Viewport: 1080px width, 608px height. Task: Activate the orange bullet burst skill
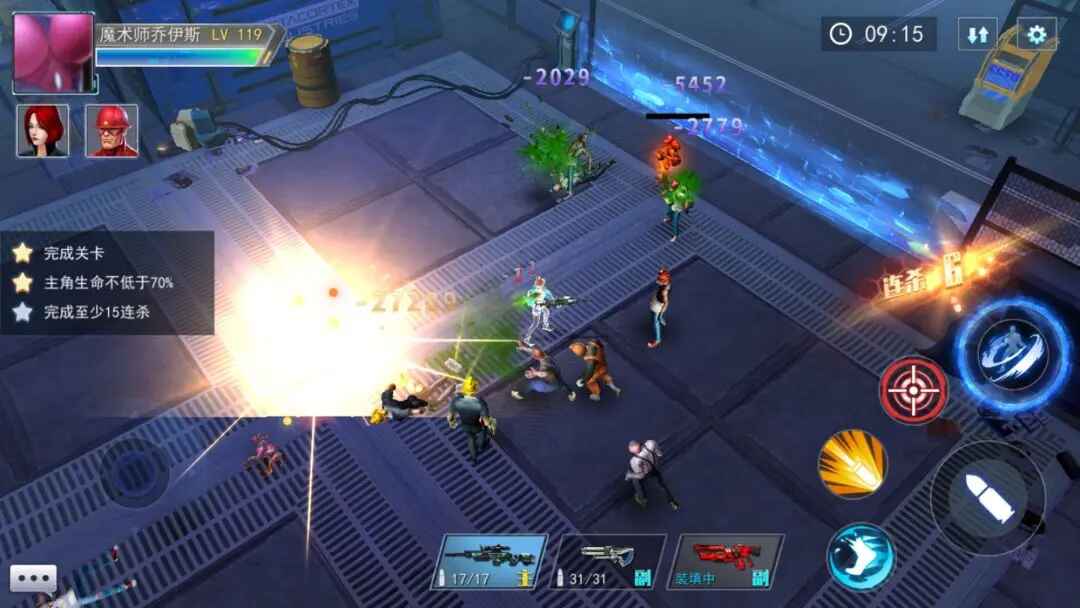pyautogui.click(x=852, y=463)
